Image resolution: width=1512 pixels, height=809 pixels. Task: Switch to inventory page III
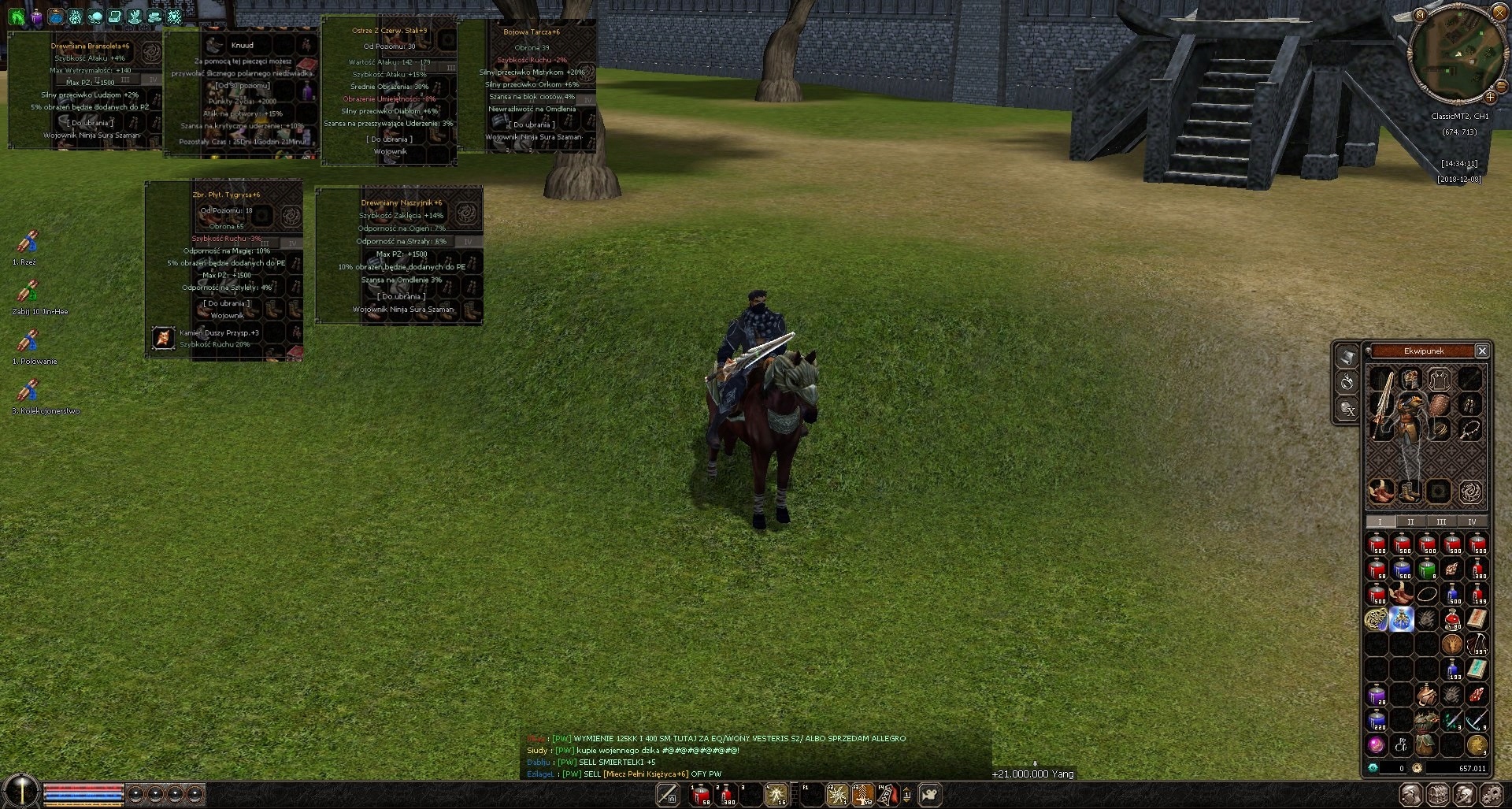(x=1440, y=521)
